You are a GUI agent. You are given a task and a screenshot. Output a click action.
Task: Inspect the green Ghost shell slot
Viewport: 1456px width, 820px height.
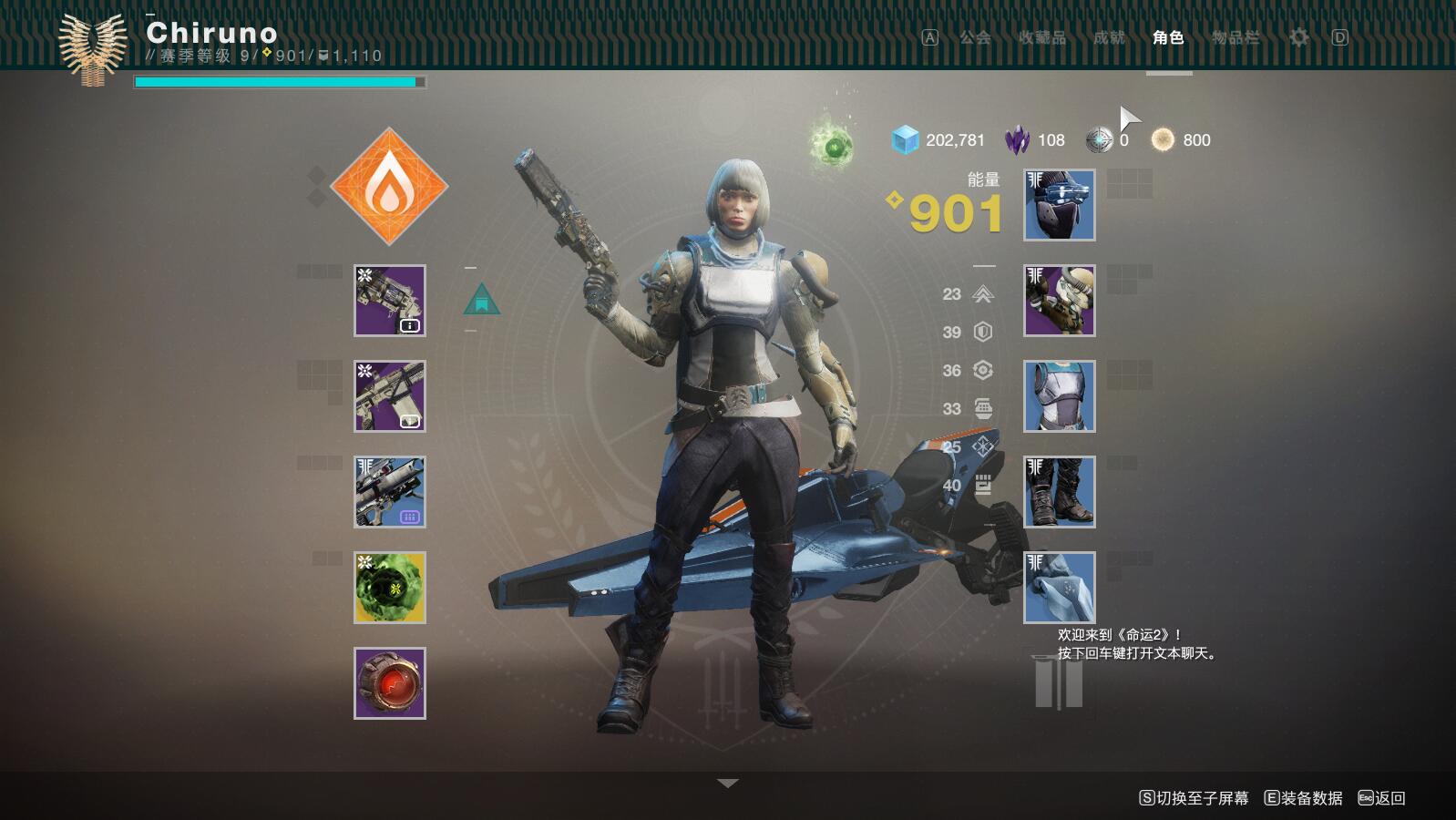coord(390,588)
